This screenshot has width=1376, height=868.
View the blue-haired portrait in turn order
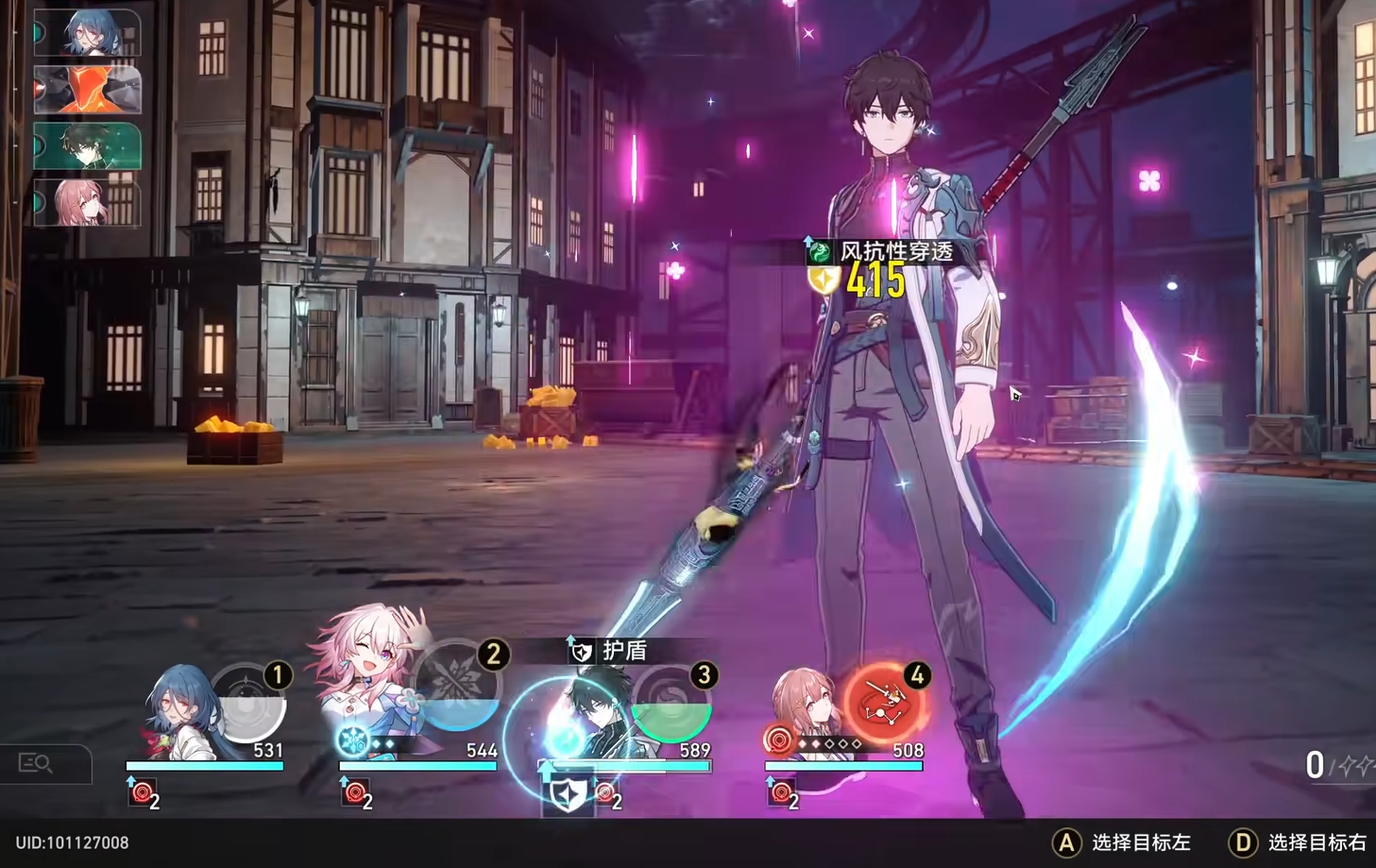pyautogui.click(x=87, y=34)
